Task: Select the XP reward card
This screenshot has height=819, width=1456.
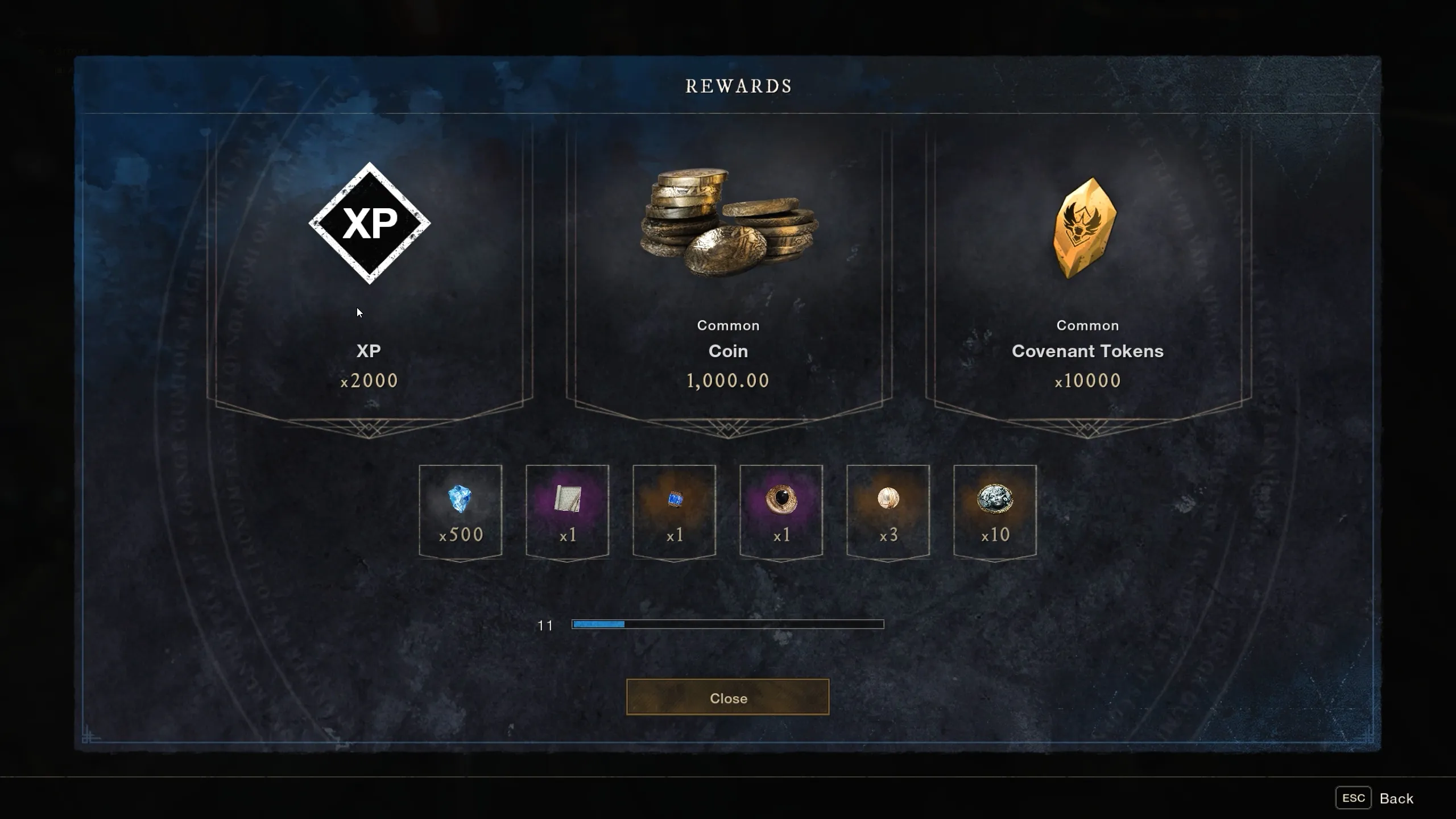Action: click(x=369, y=273)
